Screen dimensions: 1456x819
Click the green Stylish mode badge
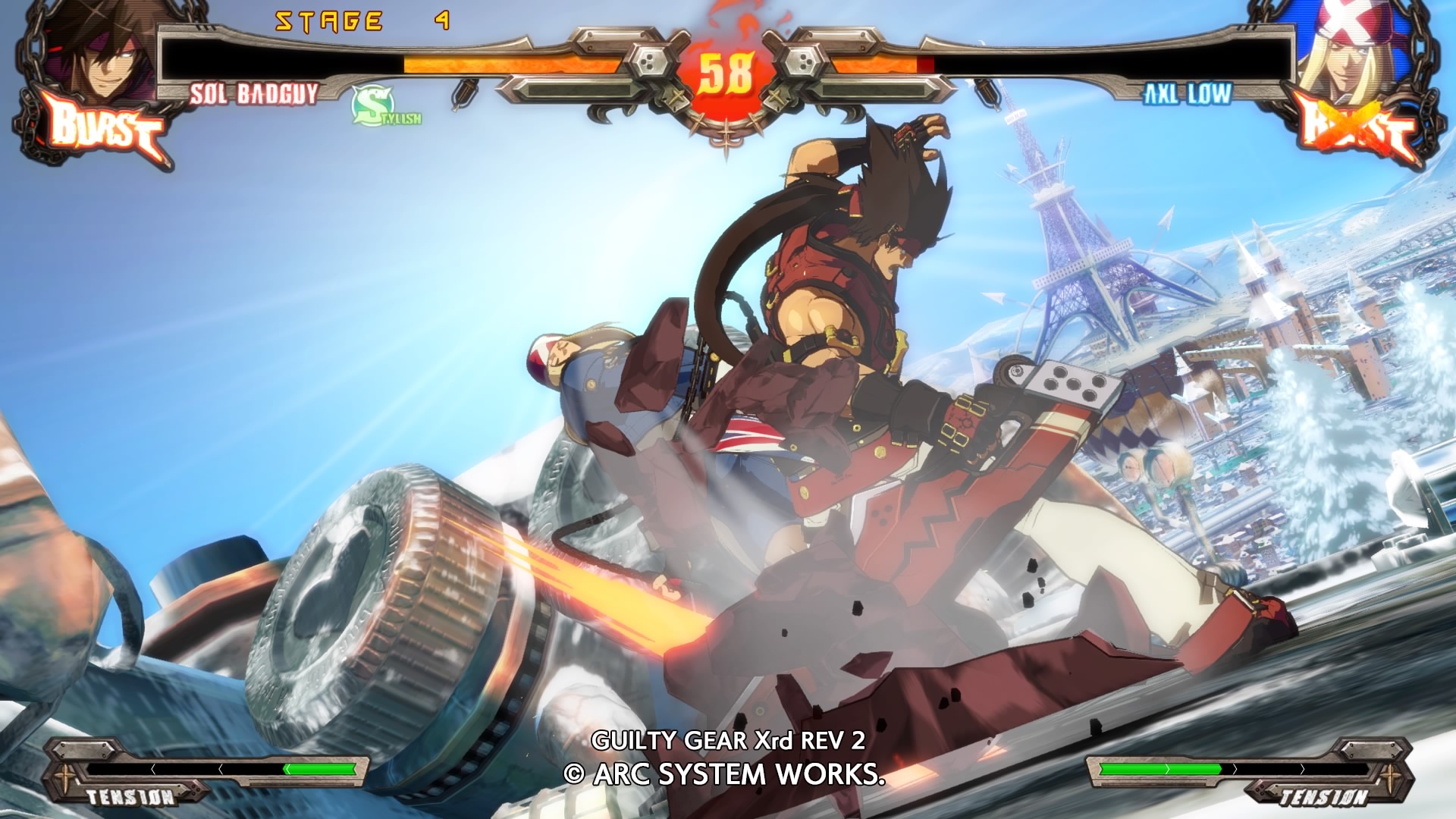(384, 108)
